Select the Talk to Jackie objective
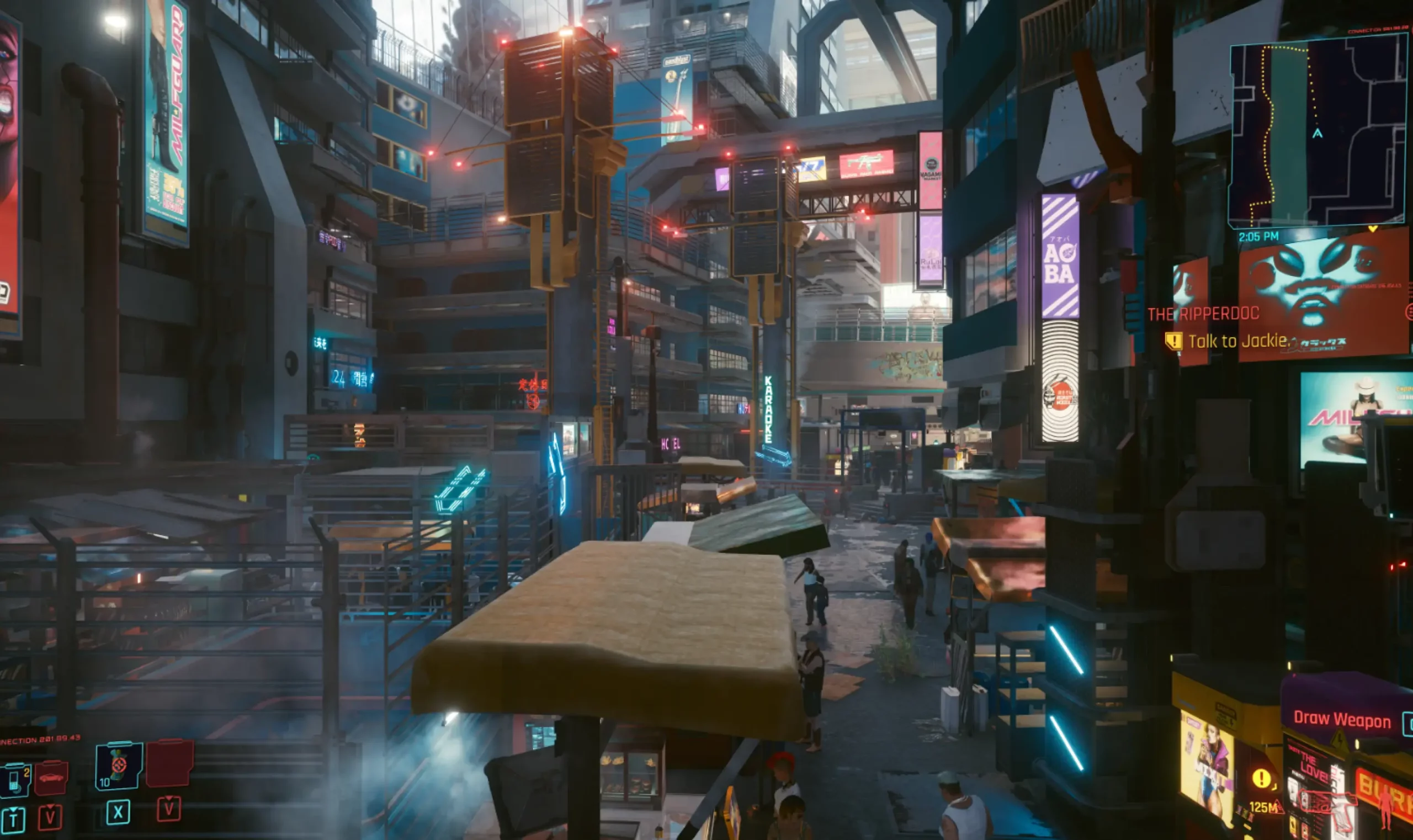The width and height of the screenshot is (1413, 840). [1238, 341]
